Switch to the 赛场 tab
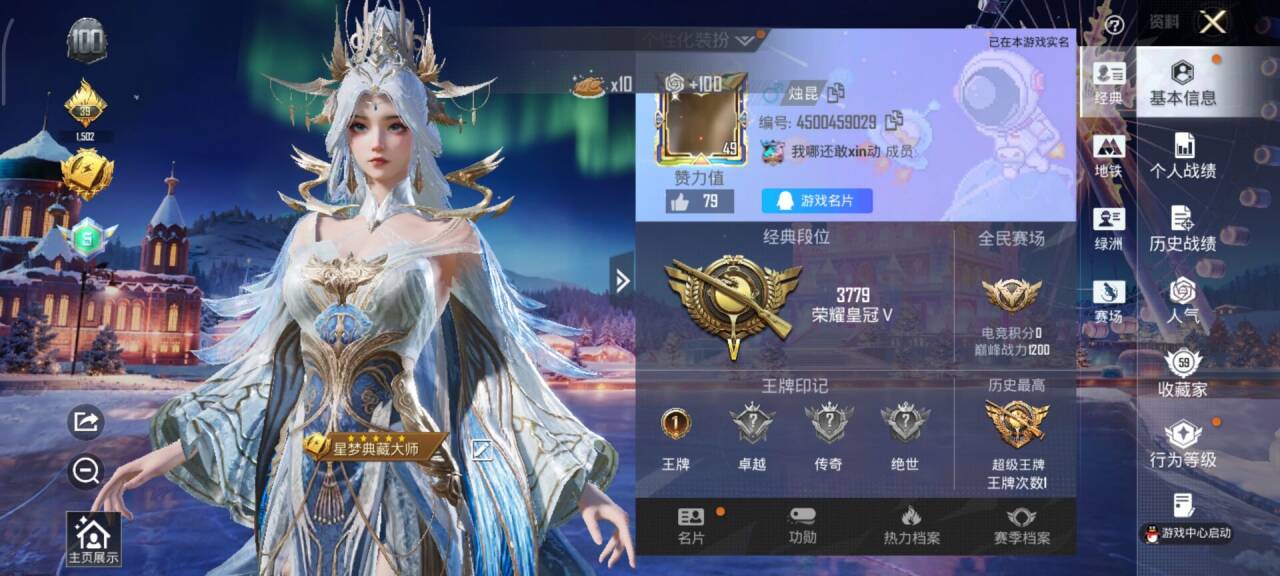This screenshot has height=576, width=1280. [1108, 303]
